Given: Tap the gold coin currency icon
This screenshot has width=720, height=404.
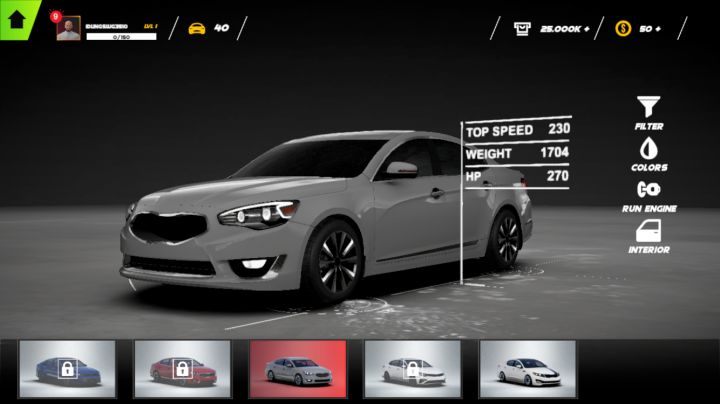Looking at the screenshot, I should (x=622, y=28).
